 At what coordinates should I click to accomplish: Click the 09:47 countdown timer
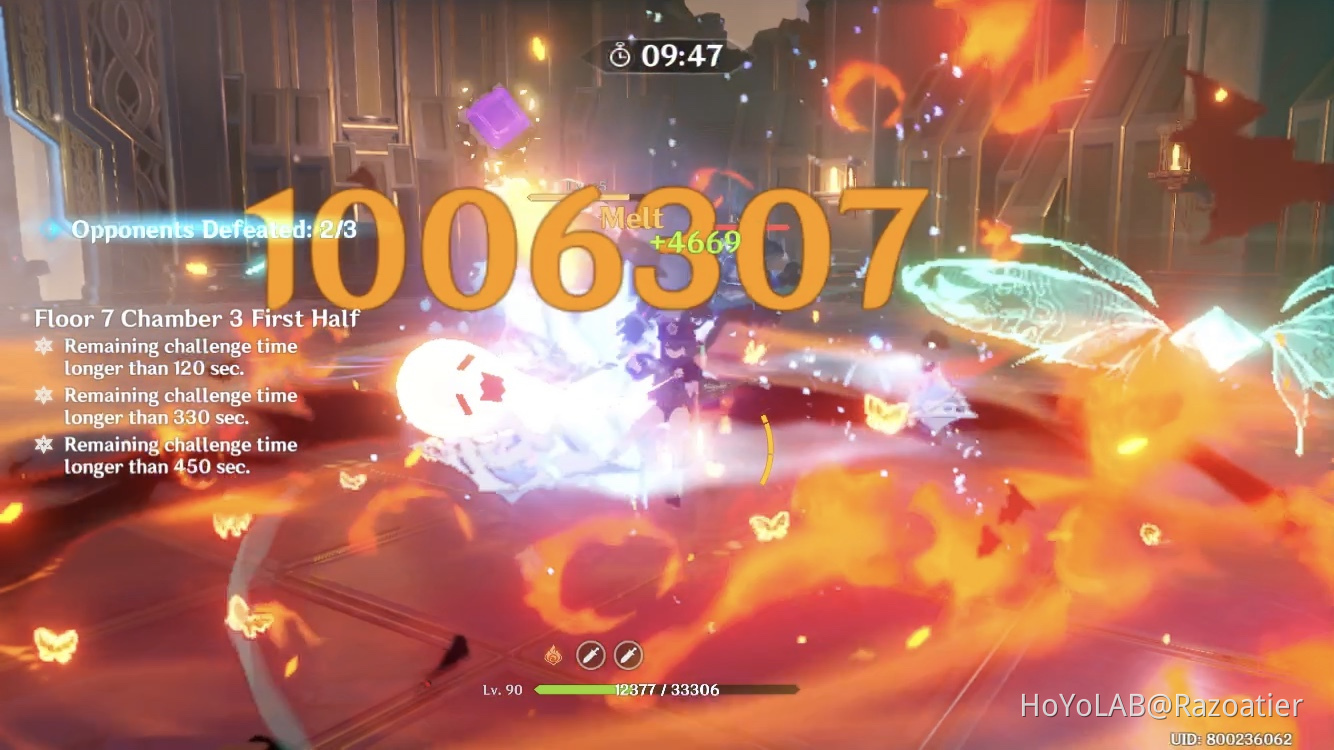[682, 57]
